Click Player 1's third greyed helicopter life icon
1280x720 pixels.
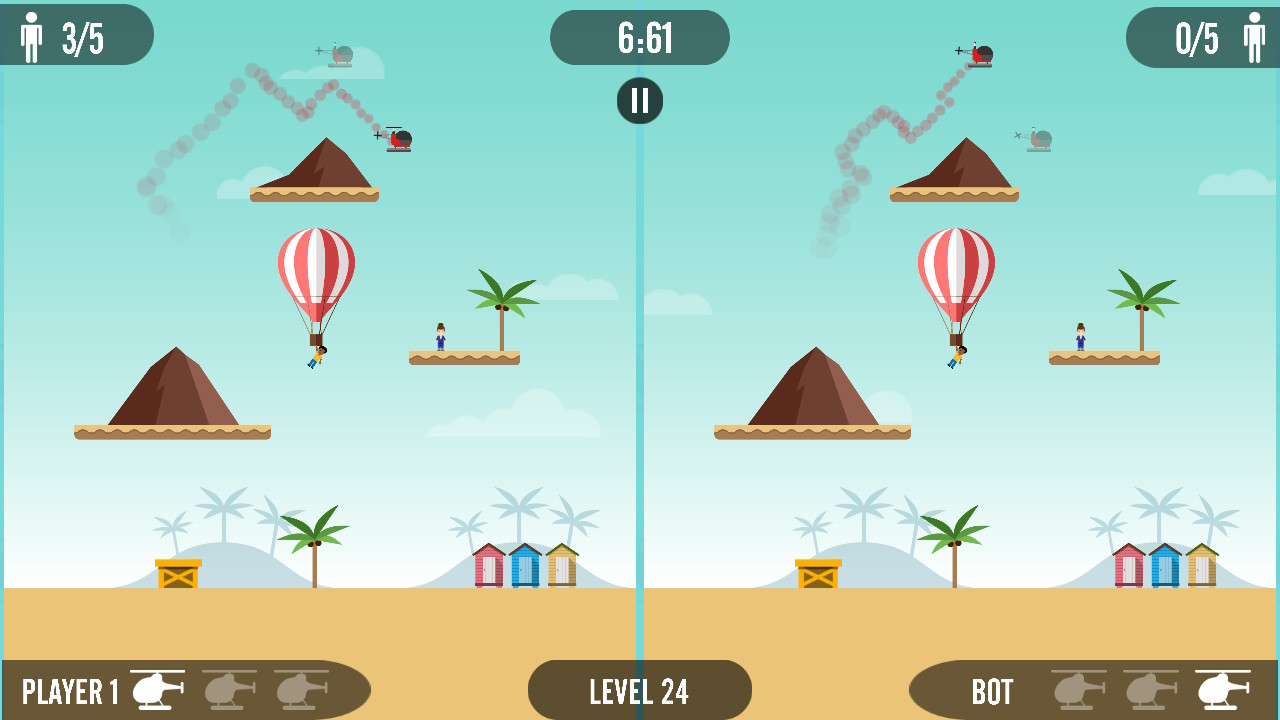(300, 689)
